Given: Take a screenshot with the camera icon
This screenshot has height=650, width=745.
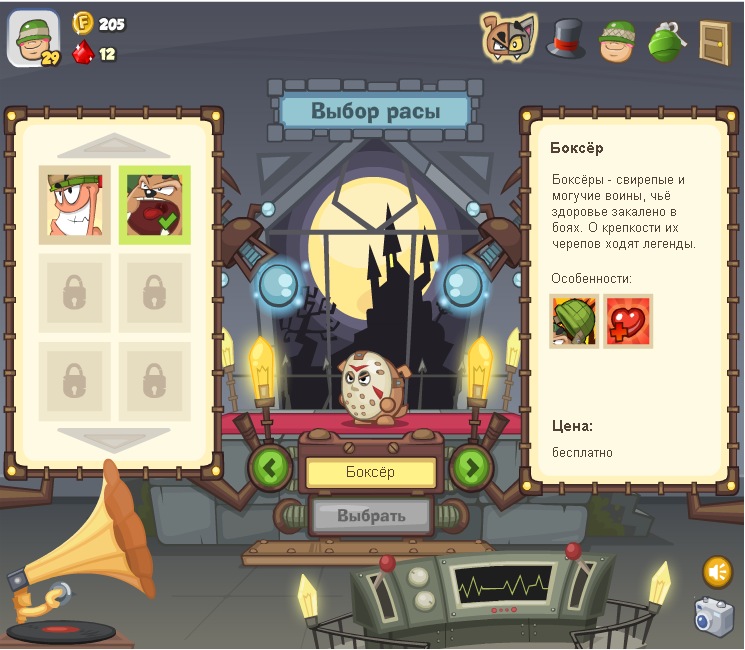Looking at the screenshot, I should tap(715, 616).
